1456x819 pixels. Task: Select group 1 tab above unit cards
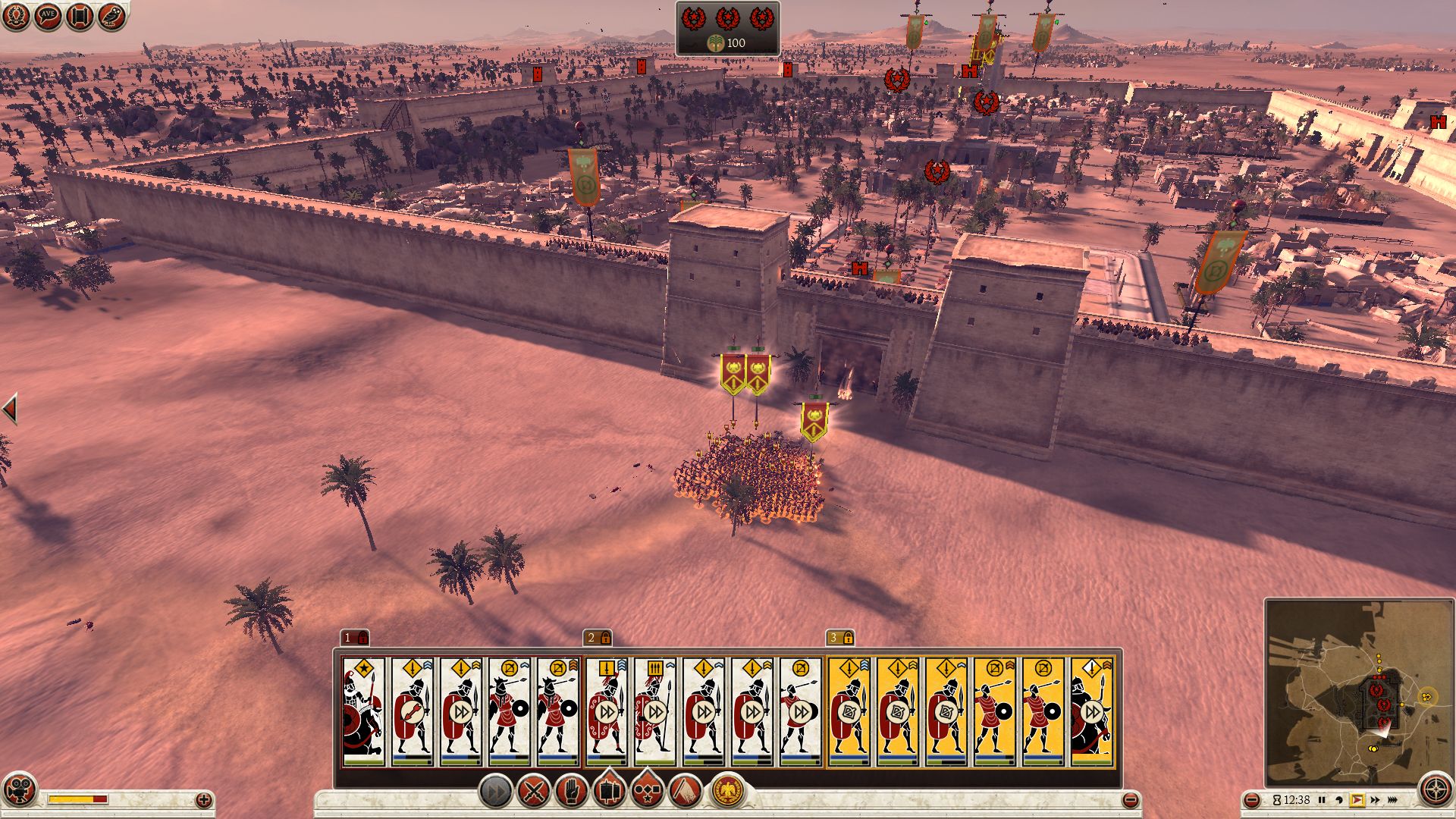354,638
